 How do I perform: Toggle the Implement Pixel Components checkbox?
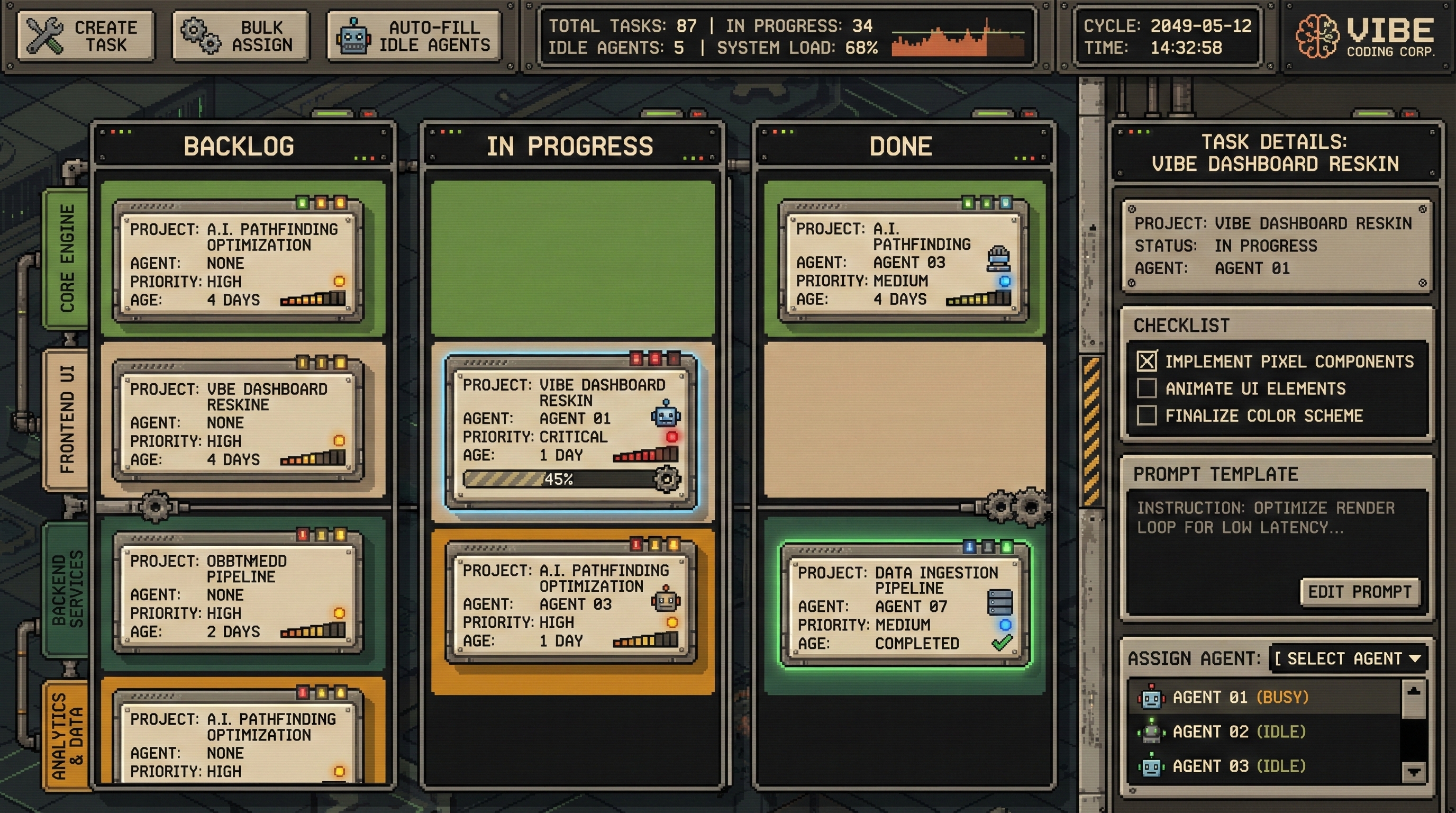tap(1147, 362)
